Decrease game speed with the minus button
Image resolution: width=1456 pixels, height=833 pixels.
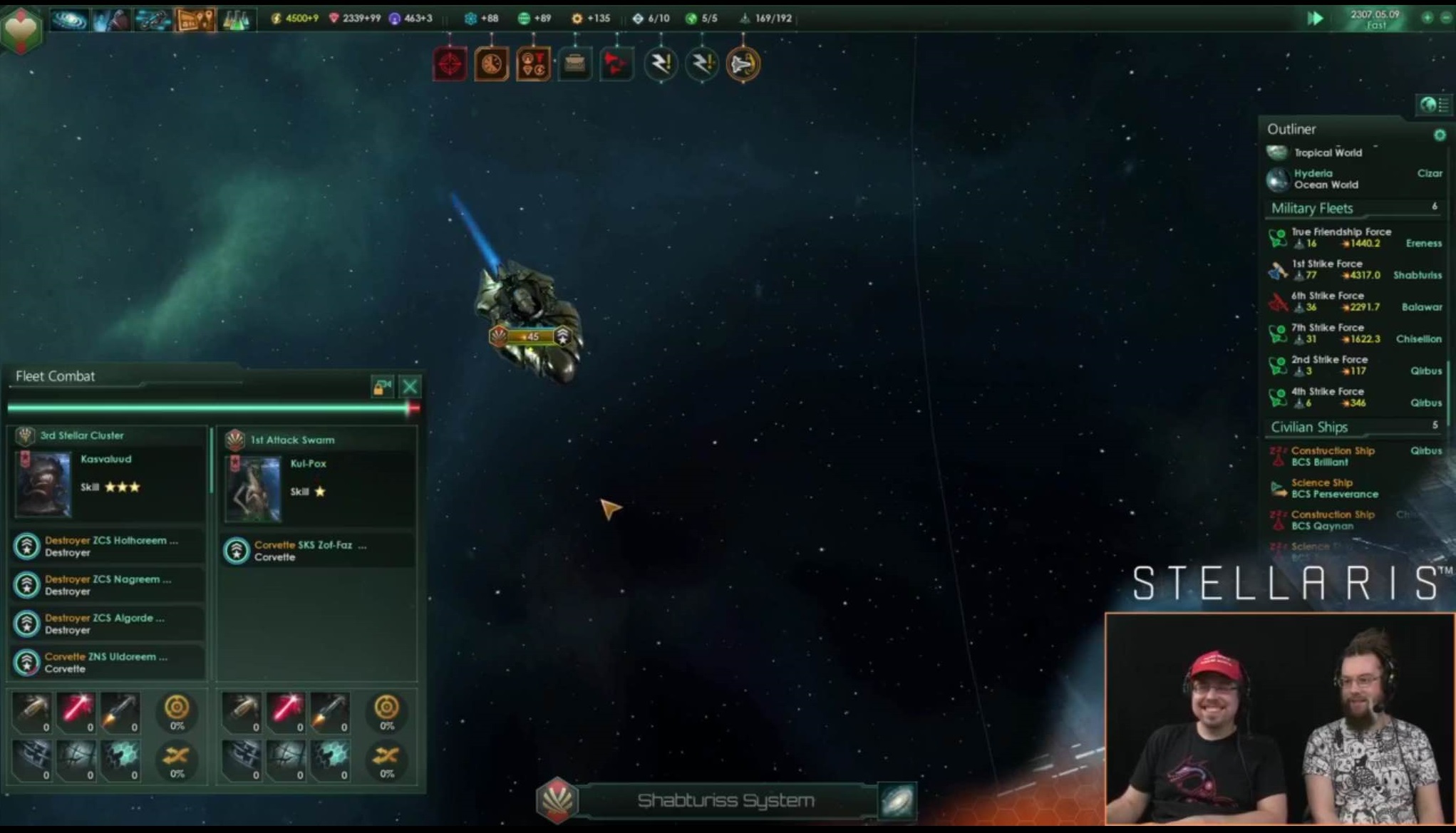click(1446, 18)
